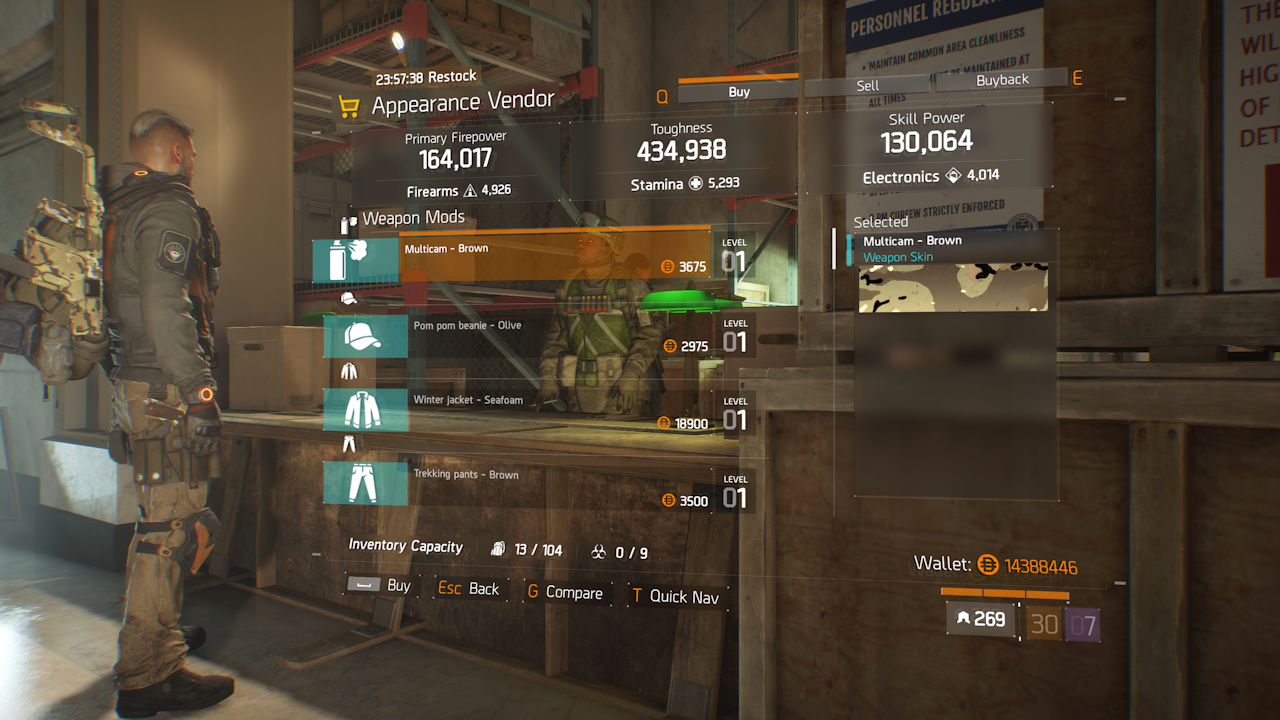Open Quick Nav
This screenshot has width=1280, height=720.
pyautogui.click(x=675, y=597)
